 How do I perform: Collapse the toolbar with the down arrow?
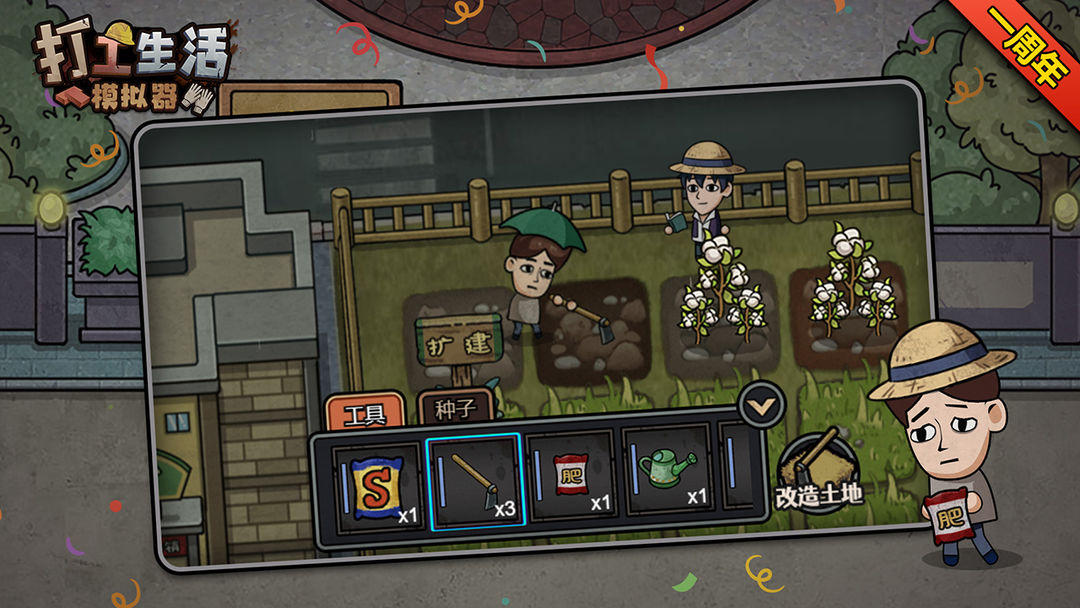pos(762,405)
